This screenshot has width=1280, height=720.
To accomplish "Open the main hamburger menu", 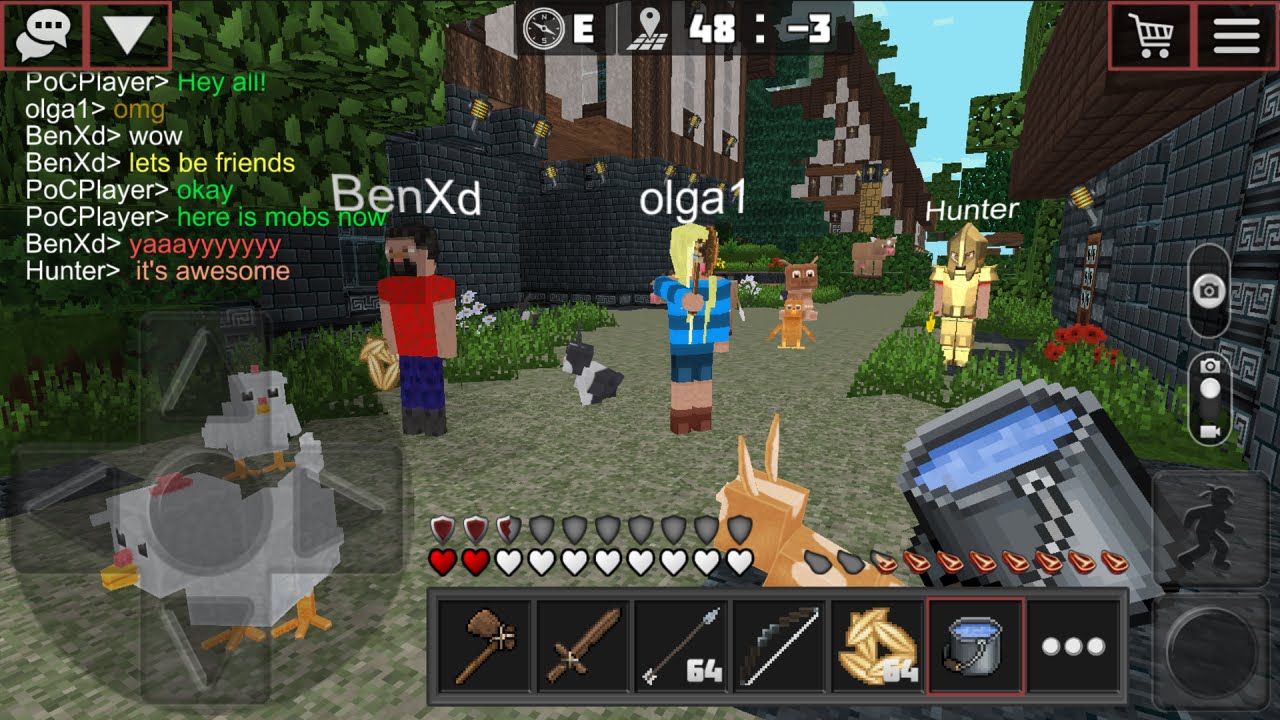I will coord(1235,33).
